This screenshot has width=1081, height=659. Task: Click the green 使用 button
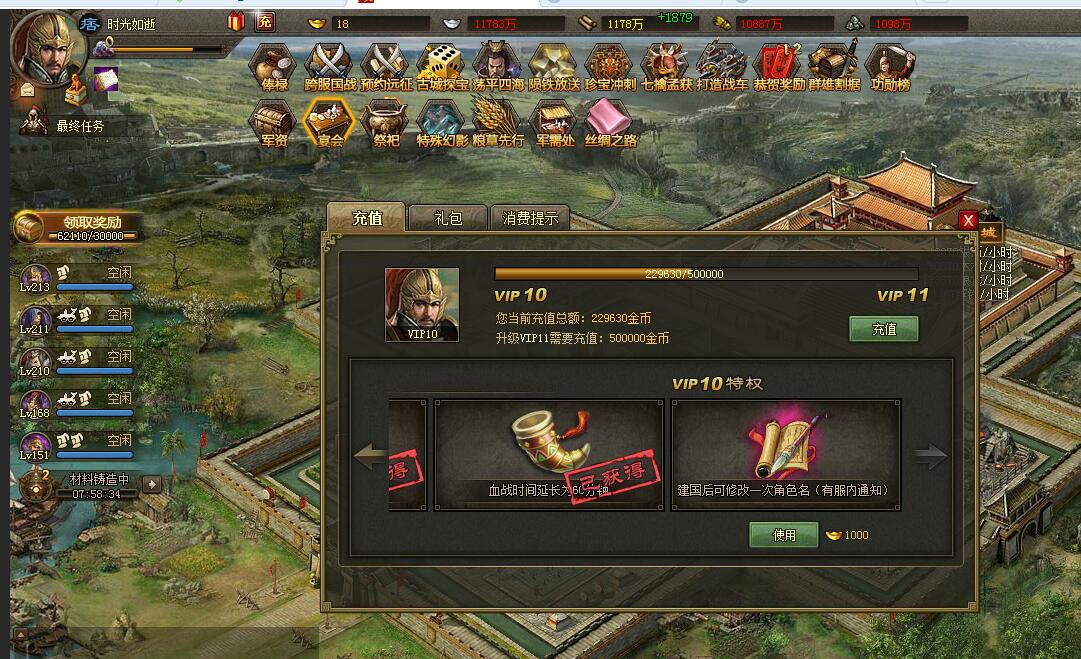click(x=784, y=535)
